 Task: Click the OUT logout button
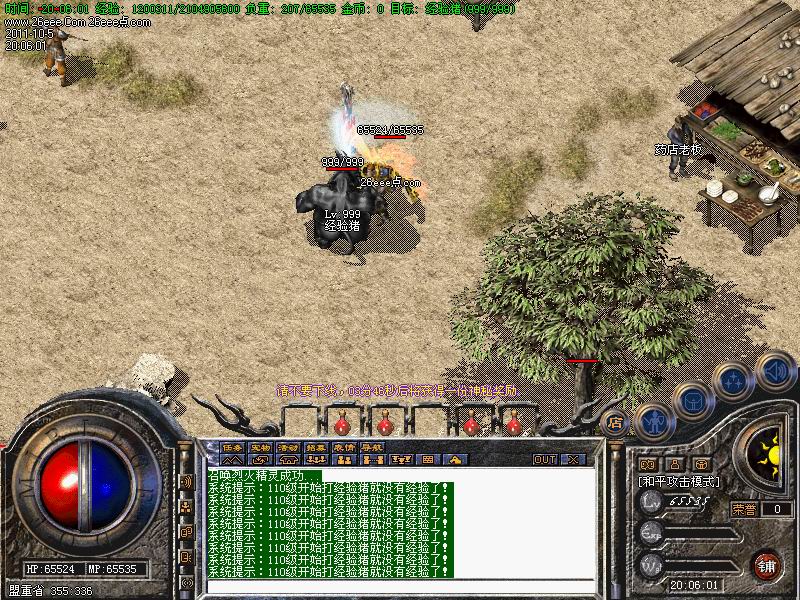(544, 460)
